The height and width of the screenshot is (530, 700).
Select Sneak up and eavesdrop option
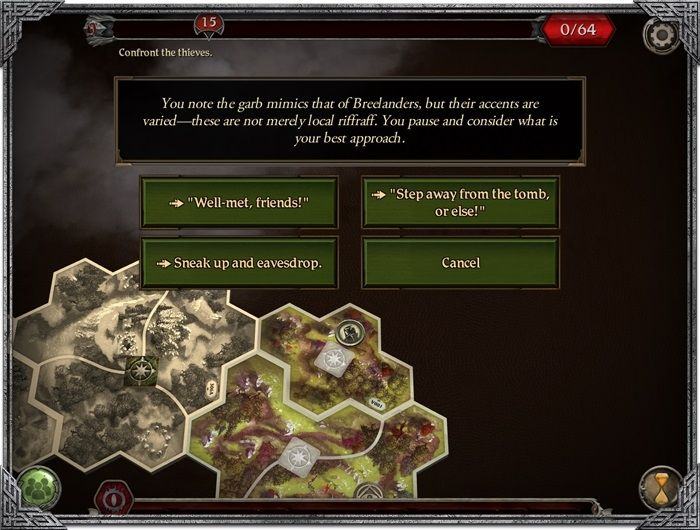tap(239, 263)
